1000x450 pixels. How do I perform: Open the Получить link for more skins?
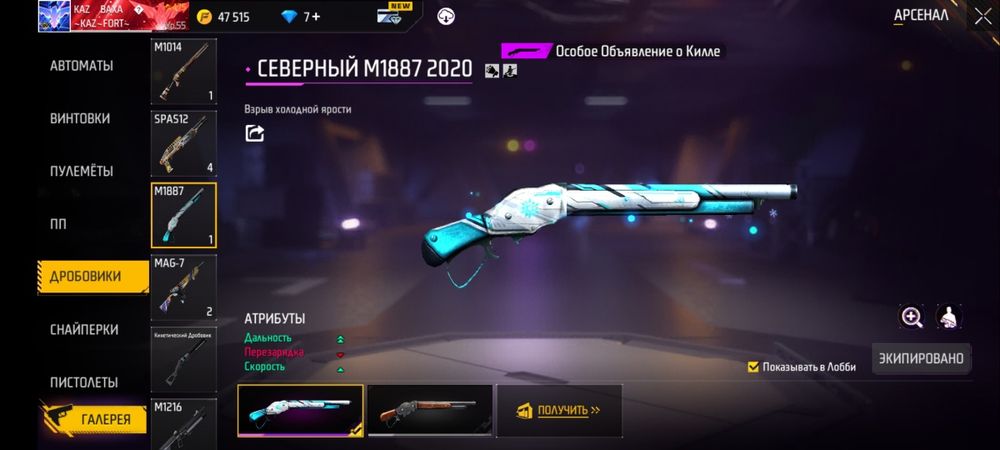559,410
